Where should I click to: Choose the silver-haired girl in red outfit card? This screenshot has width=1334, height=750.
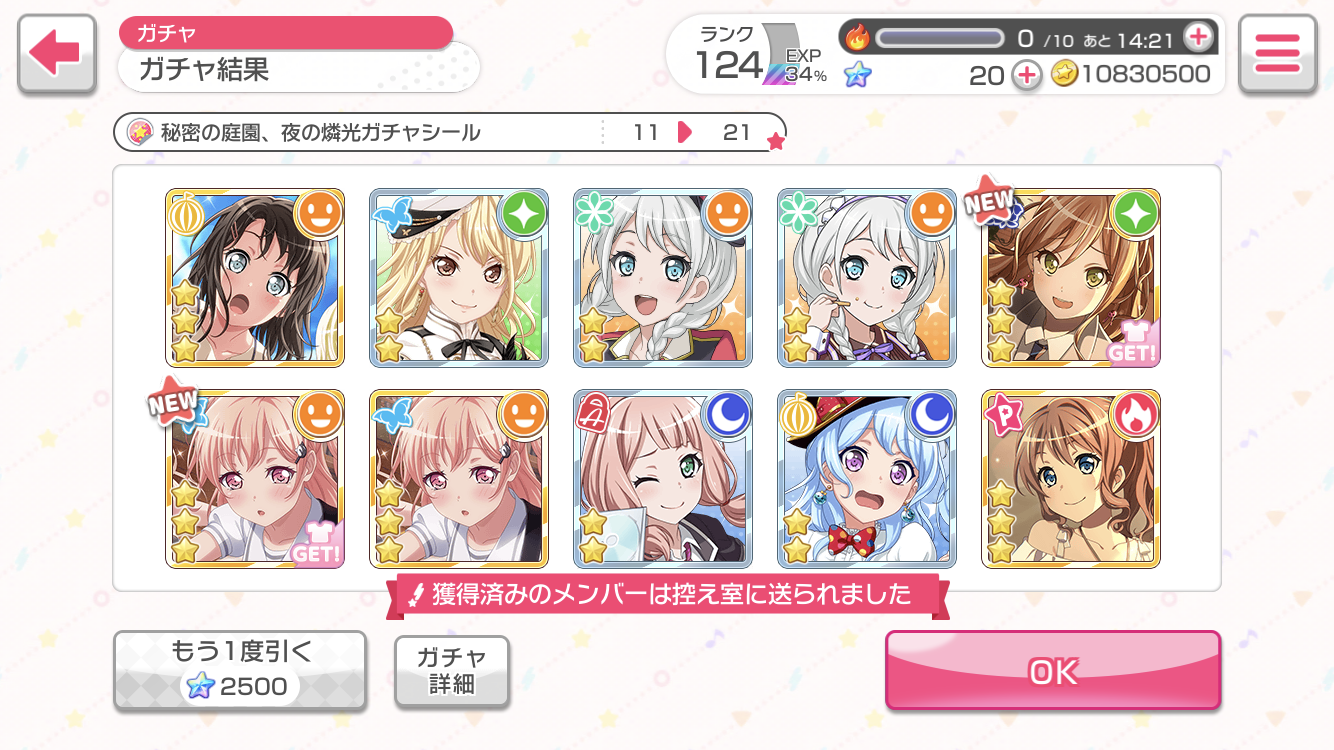coord(663,277)
